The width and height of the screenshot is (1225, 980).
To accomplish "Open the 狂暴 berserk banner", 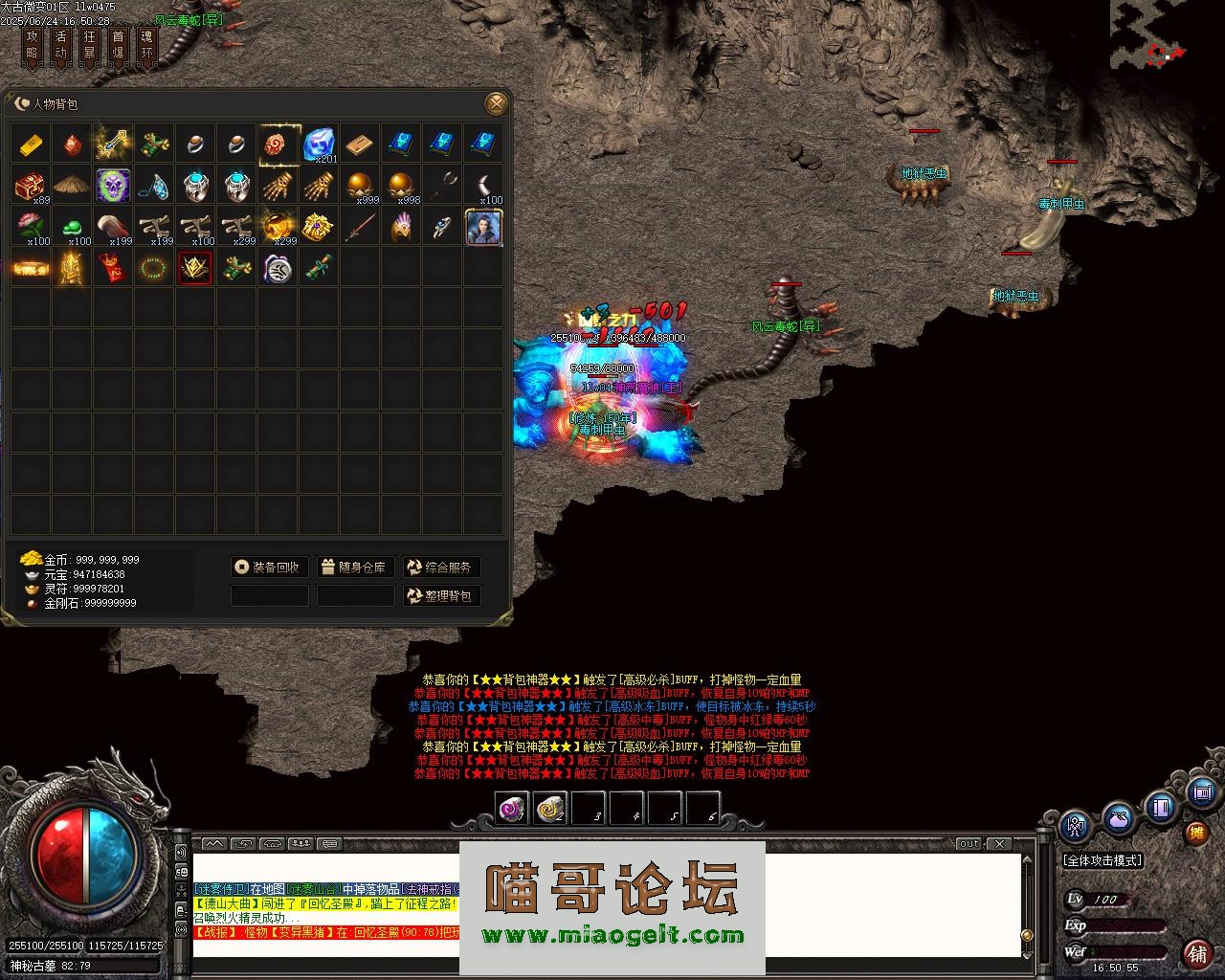I will pos(90,45).
